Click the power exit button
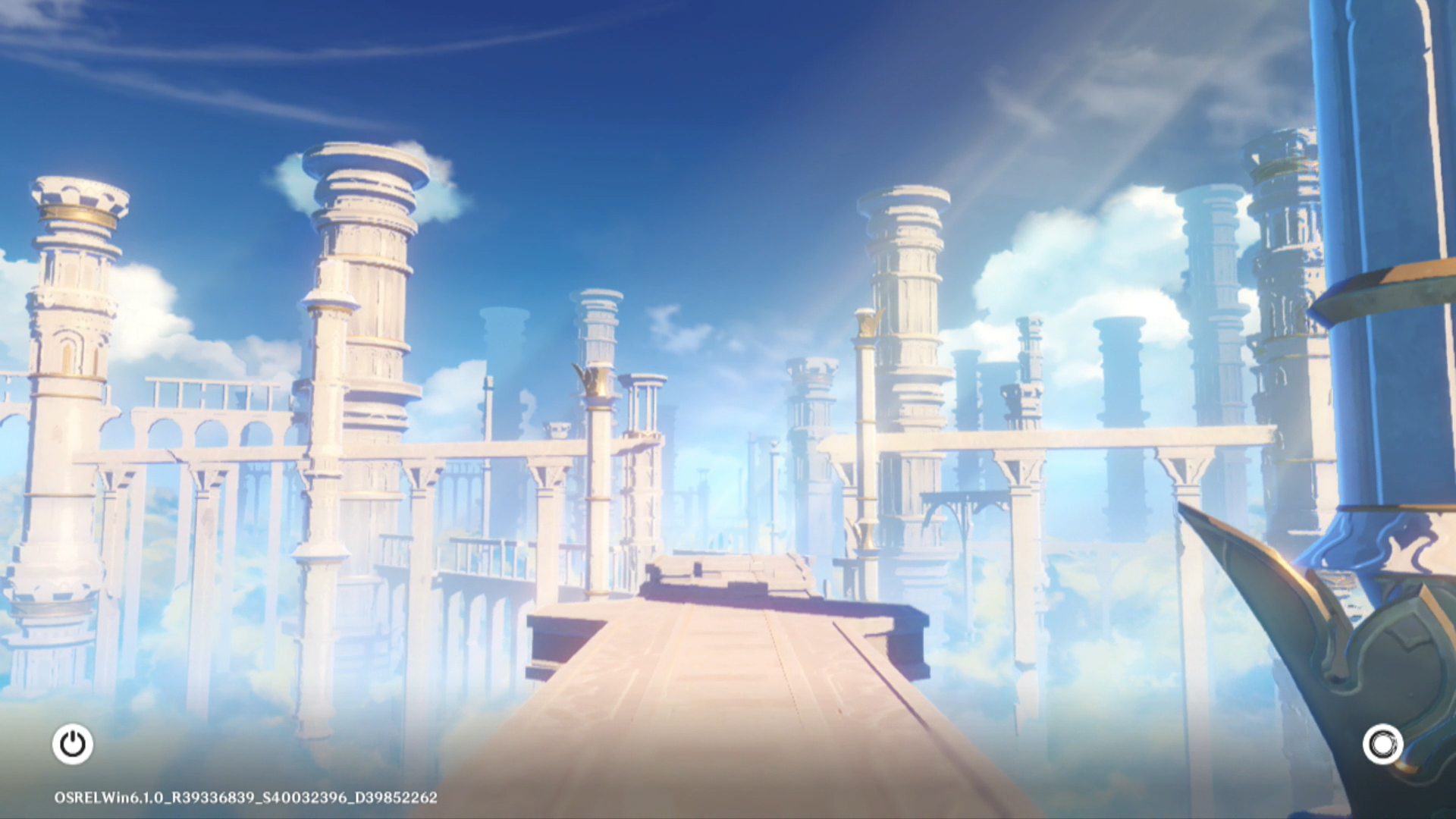Screen dimensions: 1456x819 [x=73, y=744]
